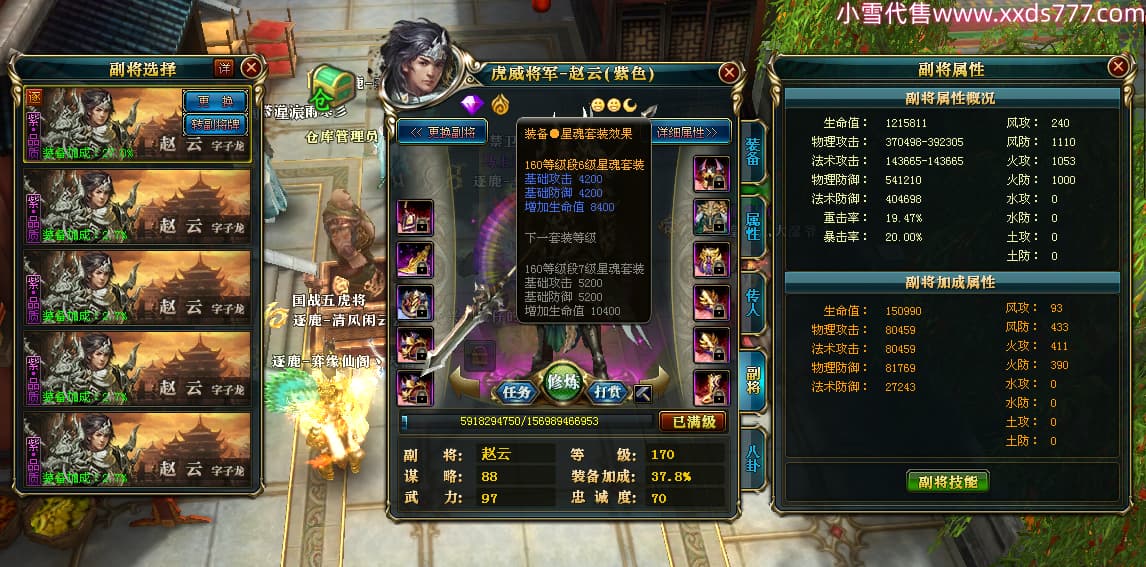Close the 副将选择 panel
The width and height of the screenshot is (1146, 567).
tap(251, 68)
